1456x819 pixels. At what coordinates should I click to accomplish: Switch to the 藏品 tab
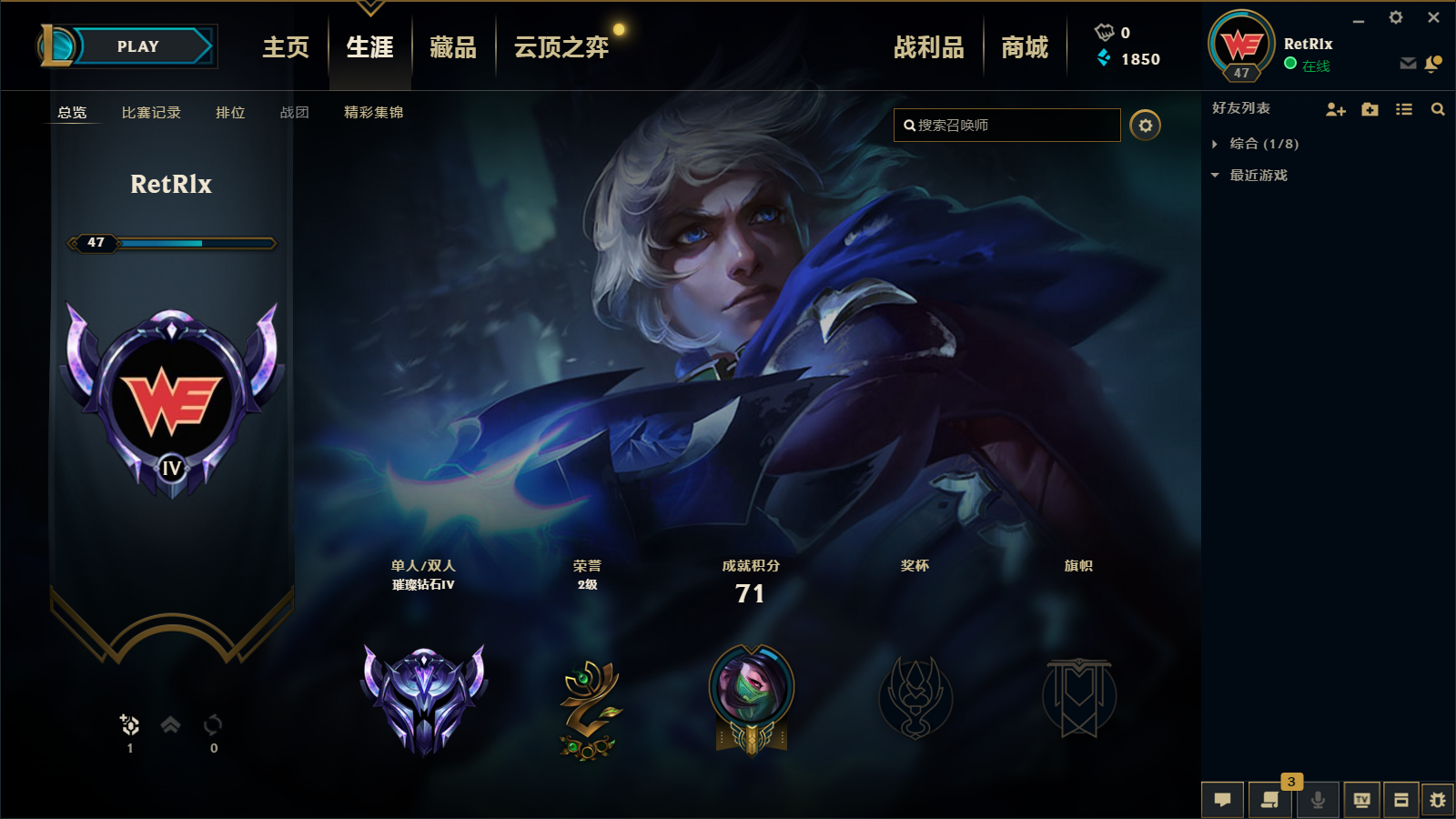tap(452, 47)
